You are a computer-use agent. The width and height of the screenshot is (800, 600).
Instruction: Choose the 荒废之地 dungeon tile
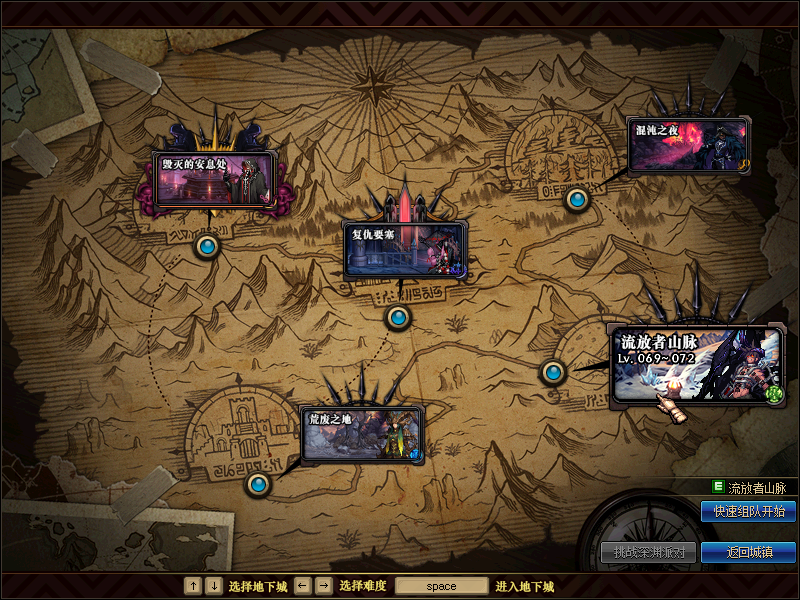point(362,434)
